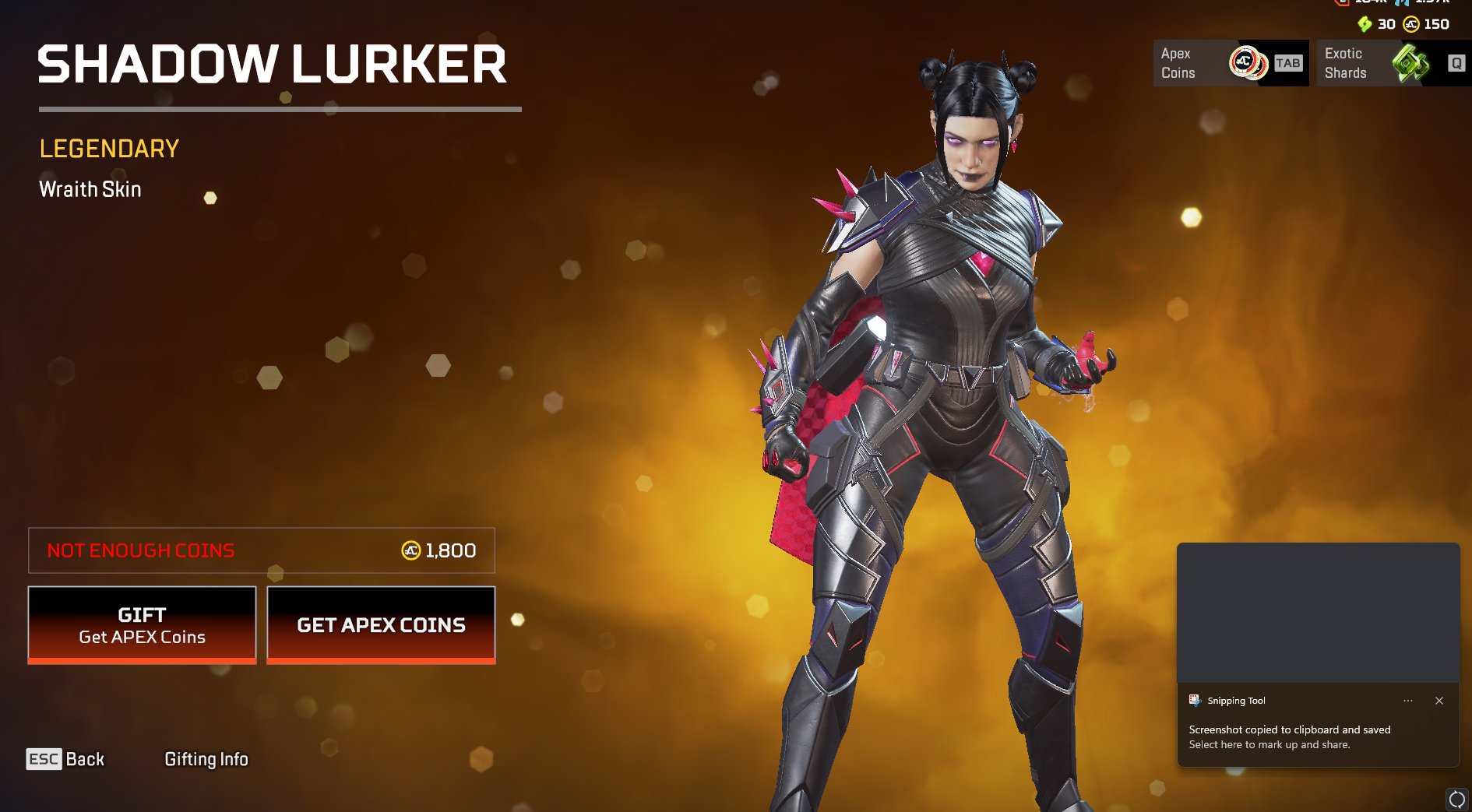Open the Snipping Tool notification options

coord(1408,701)
